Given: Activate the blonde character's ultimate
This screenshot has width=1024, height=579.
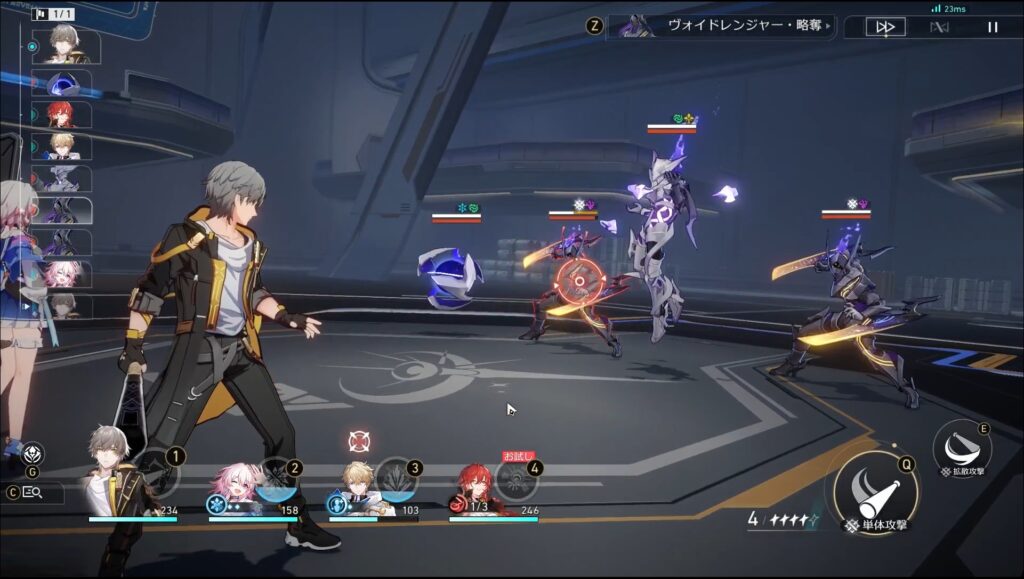Looking at the screenshot, I should [397, 478].
